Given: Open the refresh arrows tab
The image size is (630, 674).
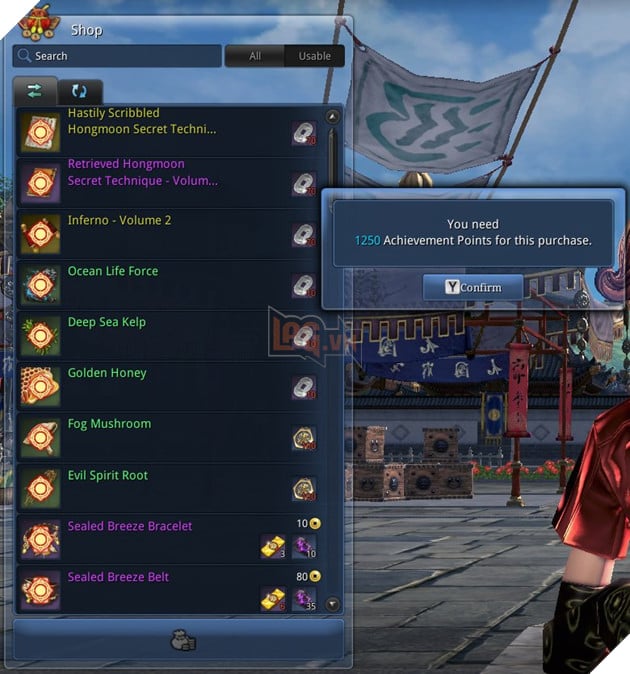Looking at the screenshot, I should pos(80,91).
